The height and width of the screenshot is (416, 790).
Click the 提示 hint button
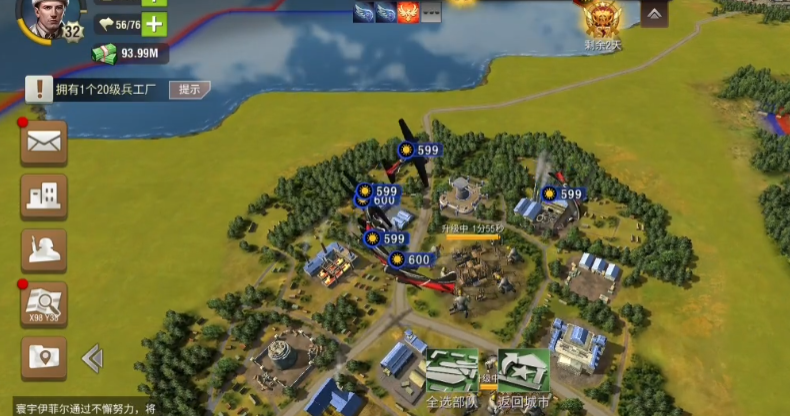coord(190,89)
